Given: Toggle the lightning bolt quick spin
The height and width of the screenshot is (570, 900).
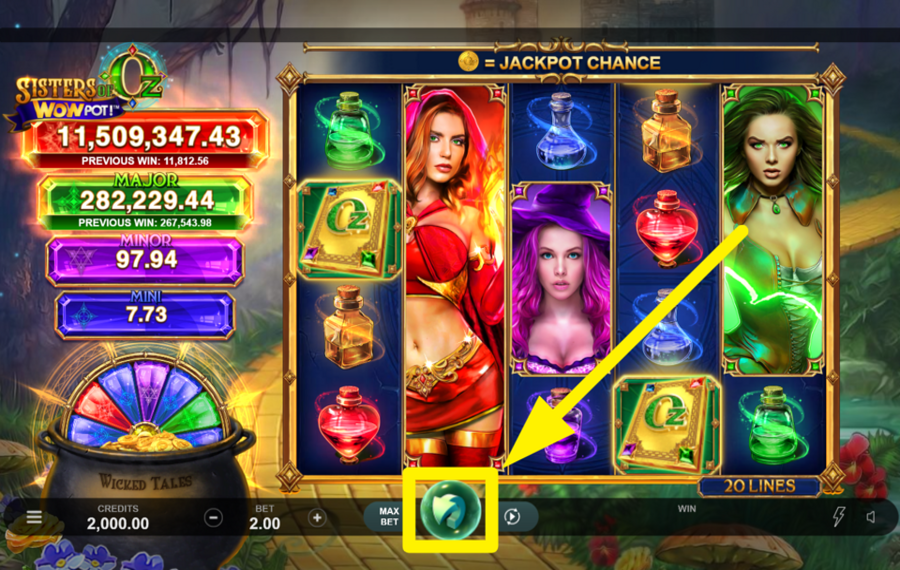Looking at the screenshot, I should (x=839, y=517).
